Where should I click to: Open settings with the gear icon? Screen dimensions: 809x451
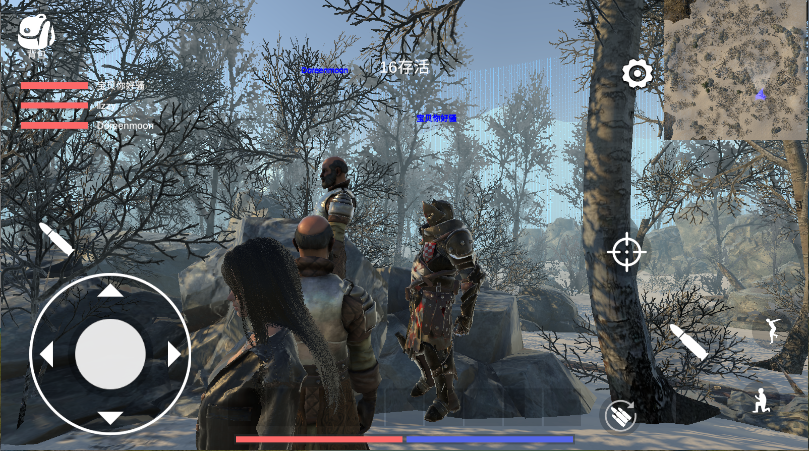pos(637,73)
